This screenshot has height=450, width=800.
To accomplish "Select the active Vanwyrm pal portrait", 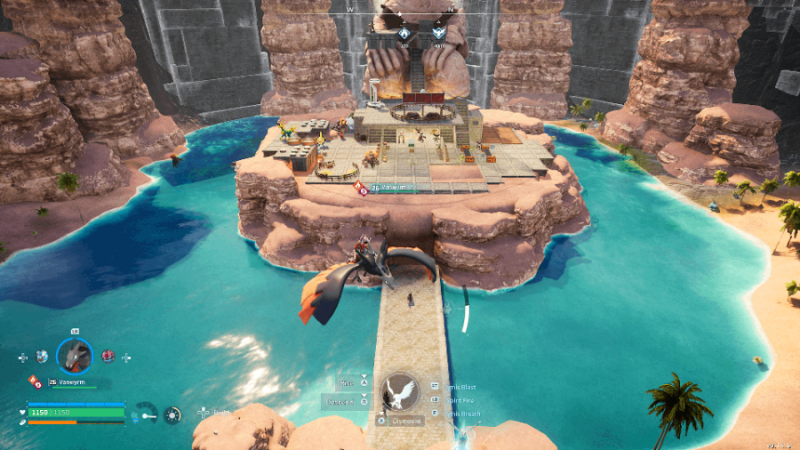I will coord(74,355).
